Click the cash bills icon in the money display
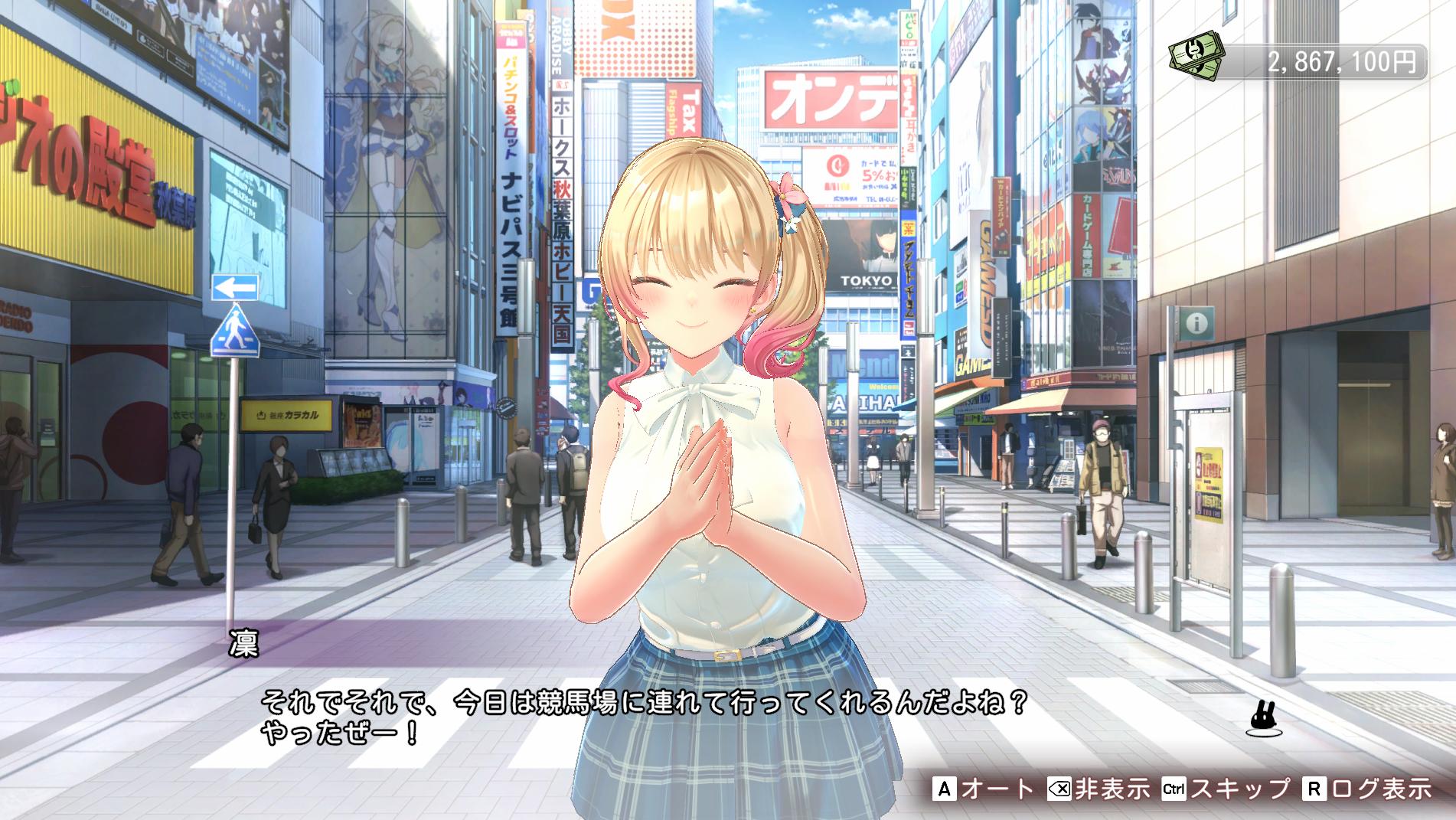 [1197, 56]
